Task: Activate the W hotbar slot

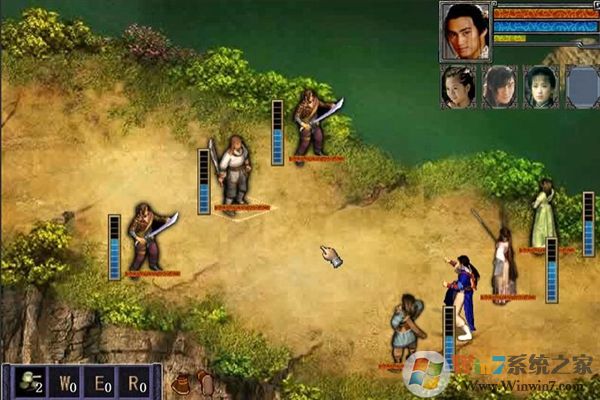Action: 67,382
